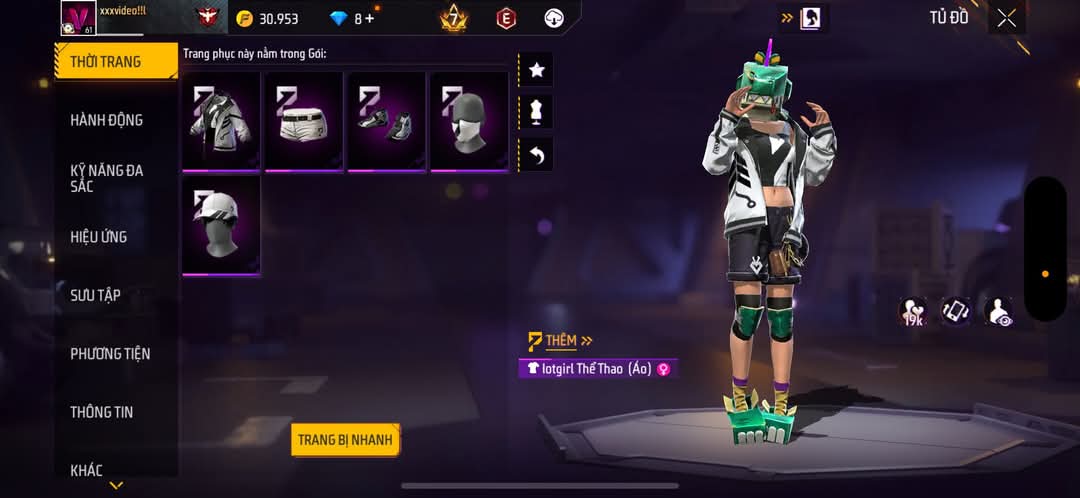Open the SƯU TẬP tab
This screenshot has width=1080, height=498.
click(x=95, y=295)
